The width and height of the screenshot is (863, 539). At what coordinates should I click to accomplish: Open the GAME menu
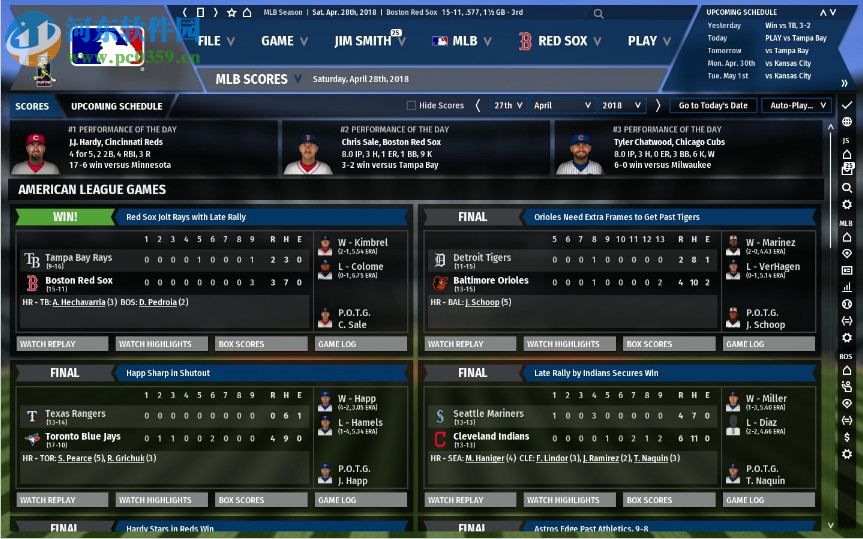tap(284, 41)
